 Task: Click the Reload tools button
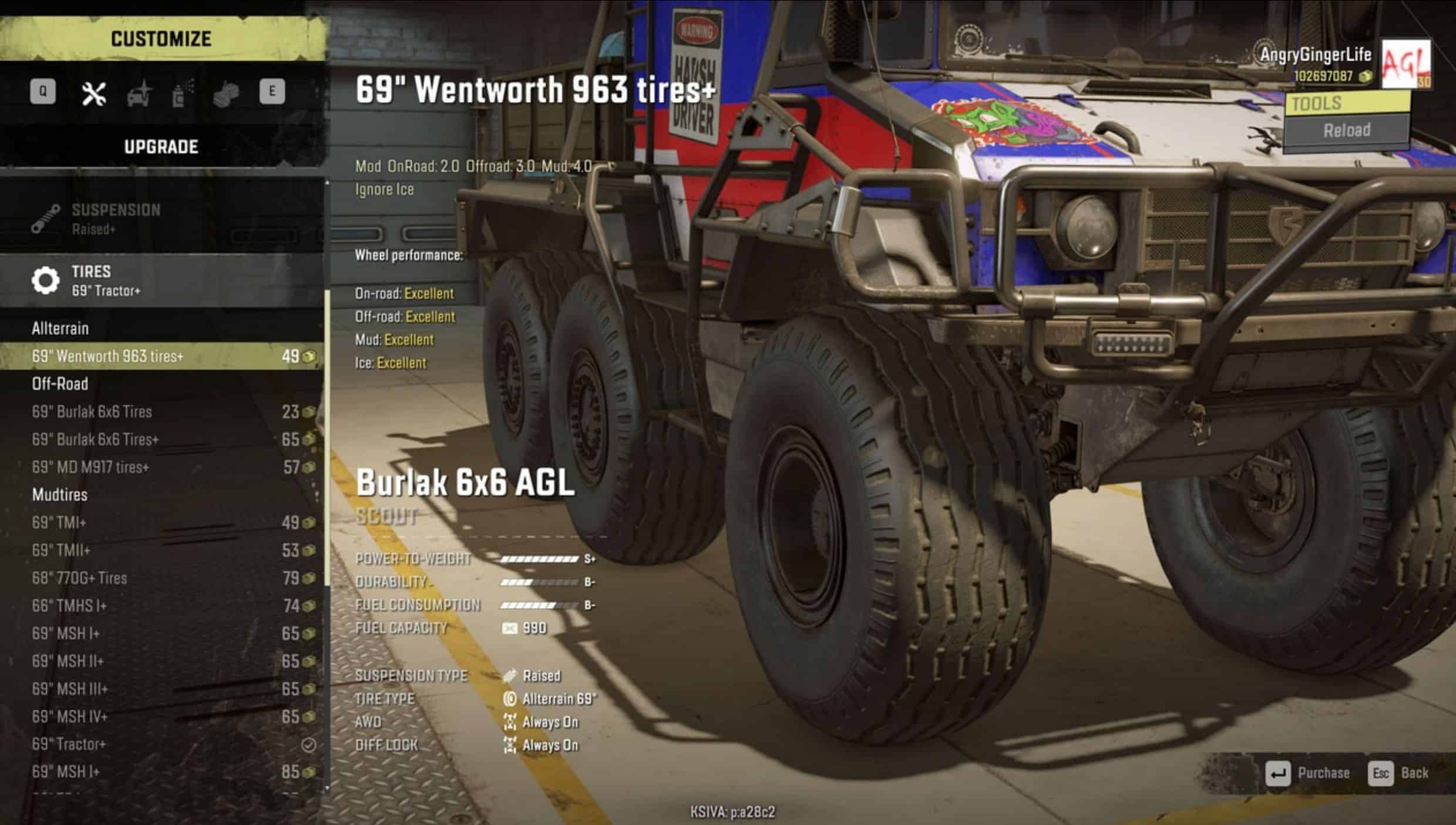tap(1346, 130)
